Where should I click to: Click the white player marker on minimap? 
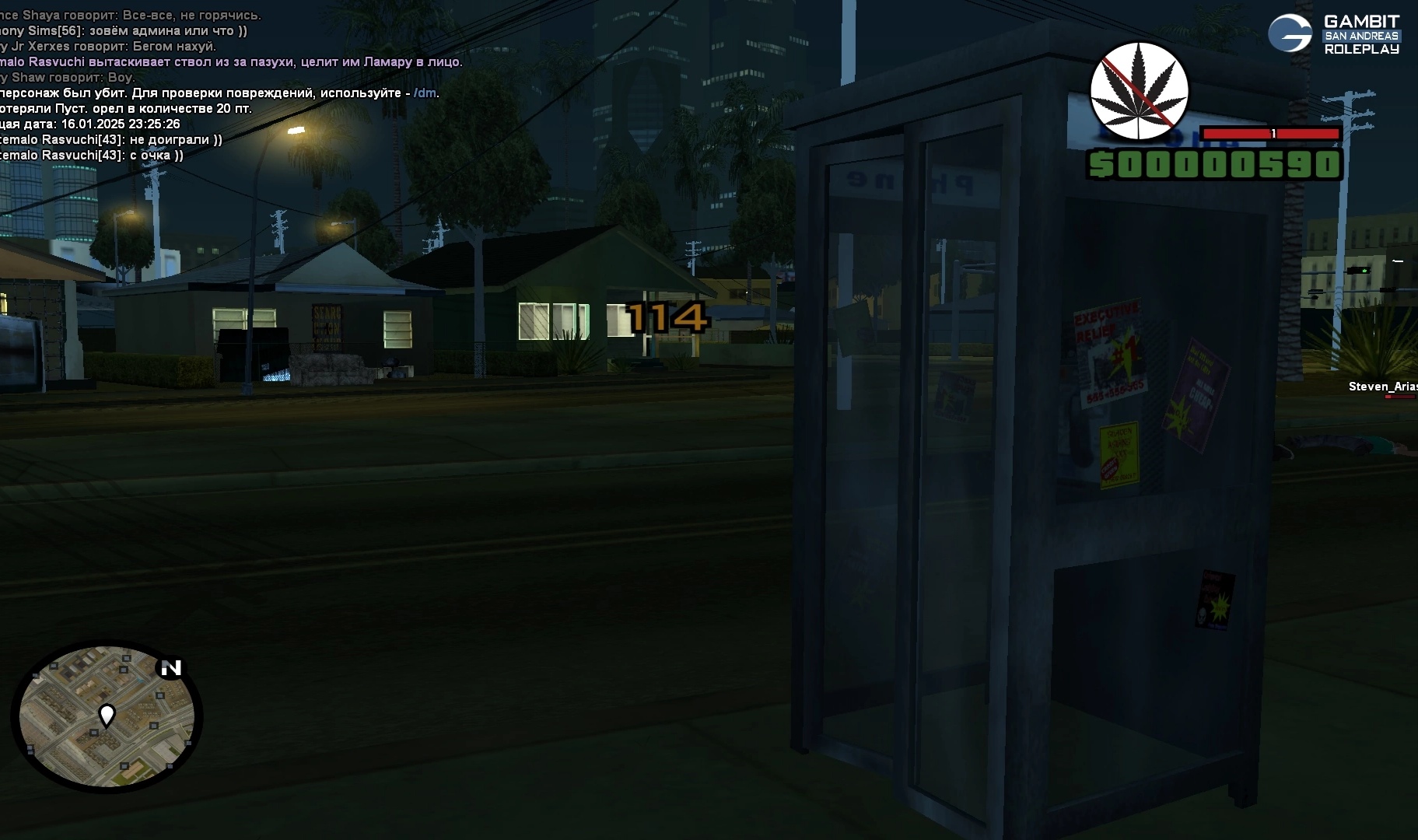point(107,714)
